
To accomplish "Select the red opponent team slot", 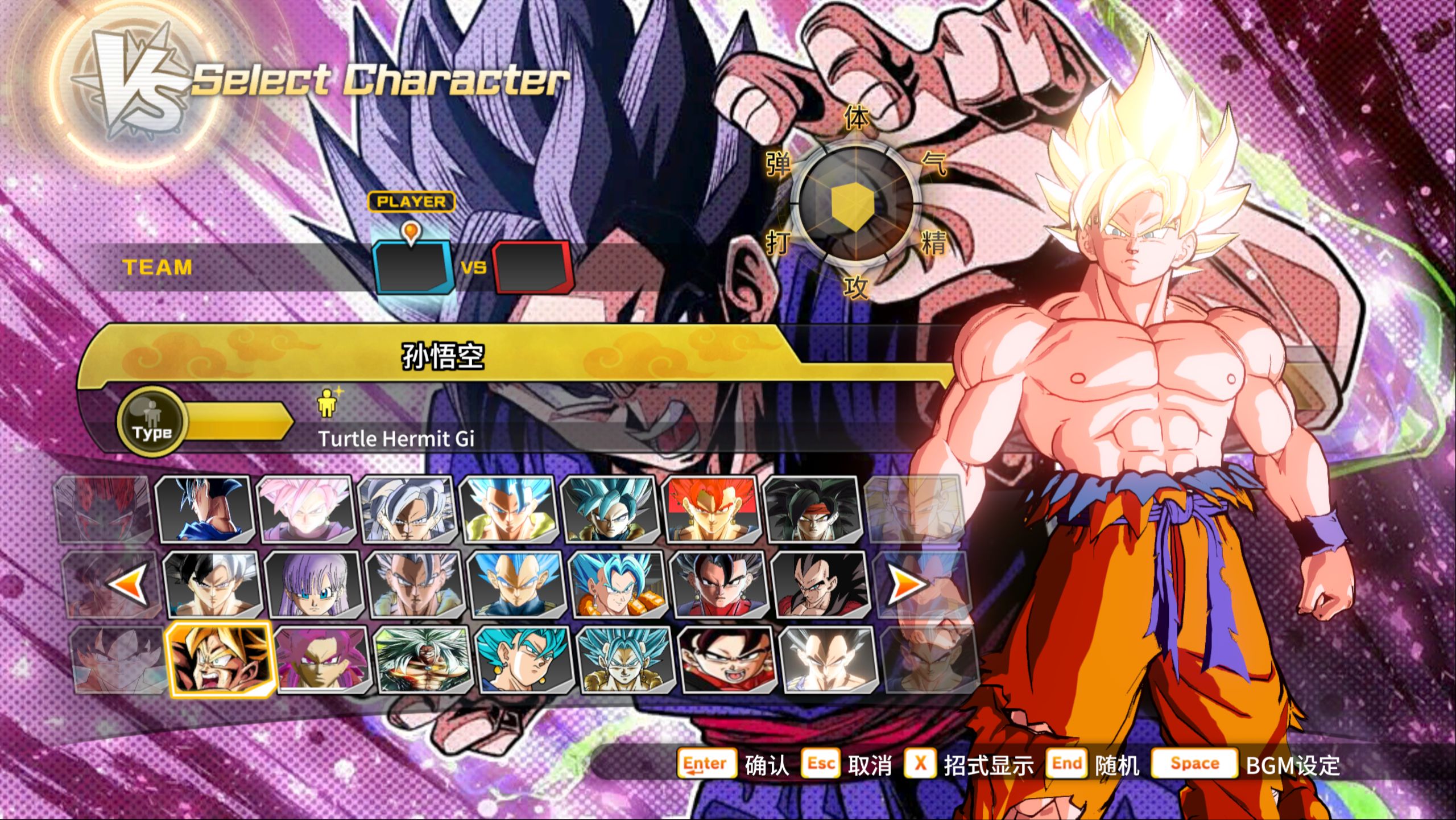I will click(x=532, y=267).
